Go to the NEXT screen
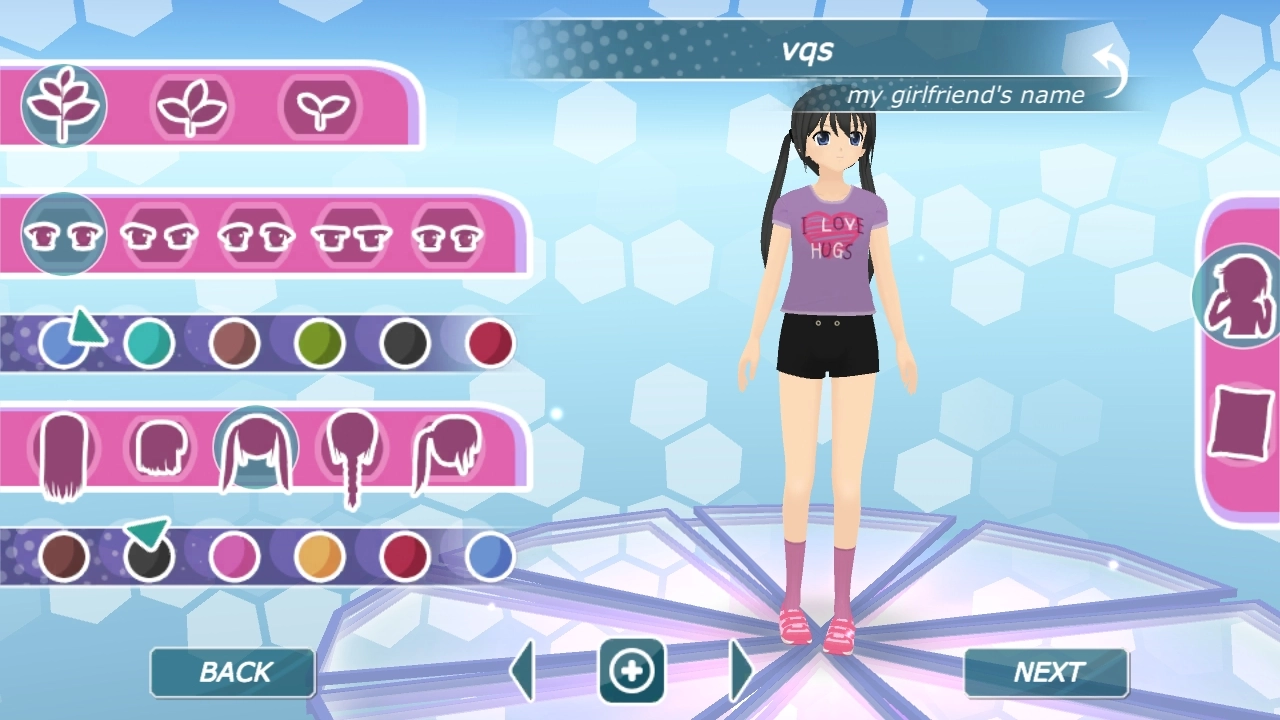Viewport: 1280px width, 720px height. click(1046, 673)
